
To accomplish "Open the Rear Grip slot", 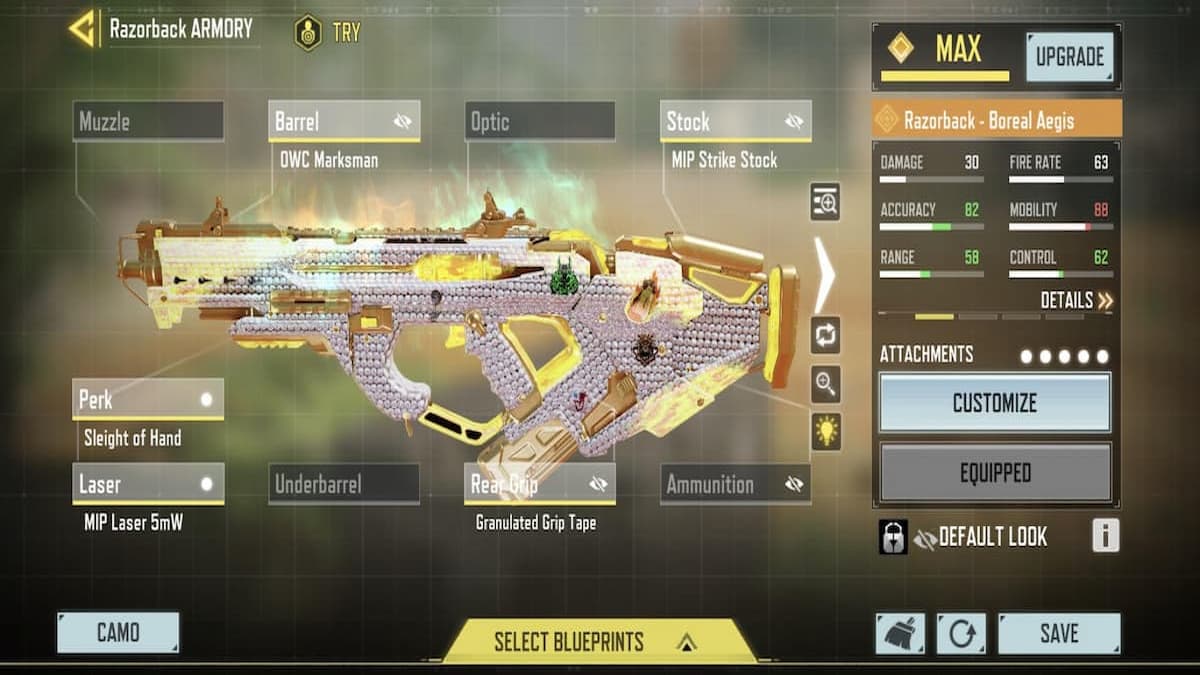I will click(540, 485).
